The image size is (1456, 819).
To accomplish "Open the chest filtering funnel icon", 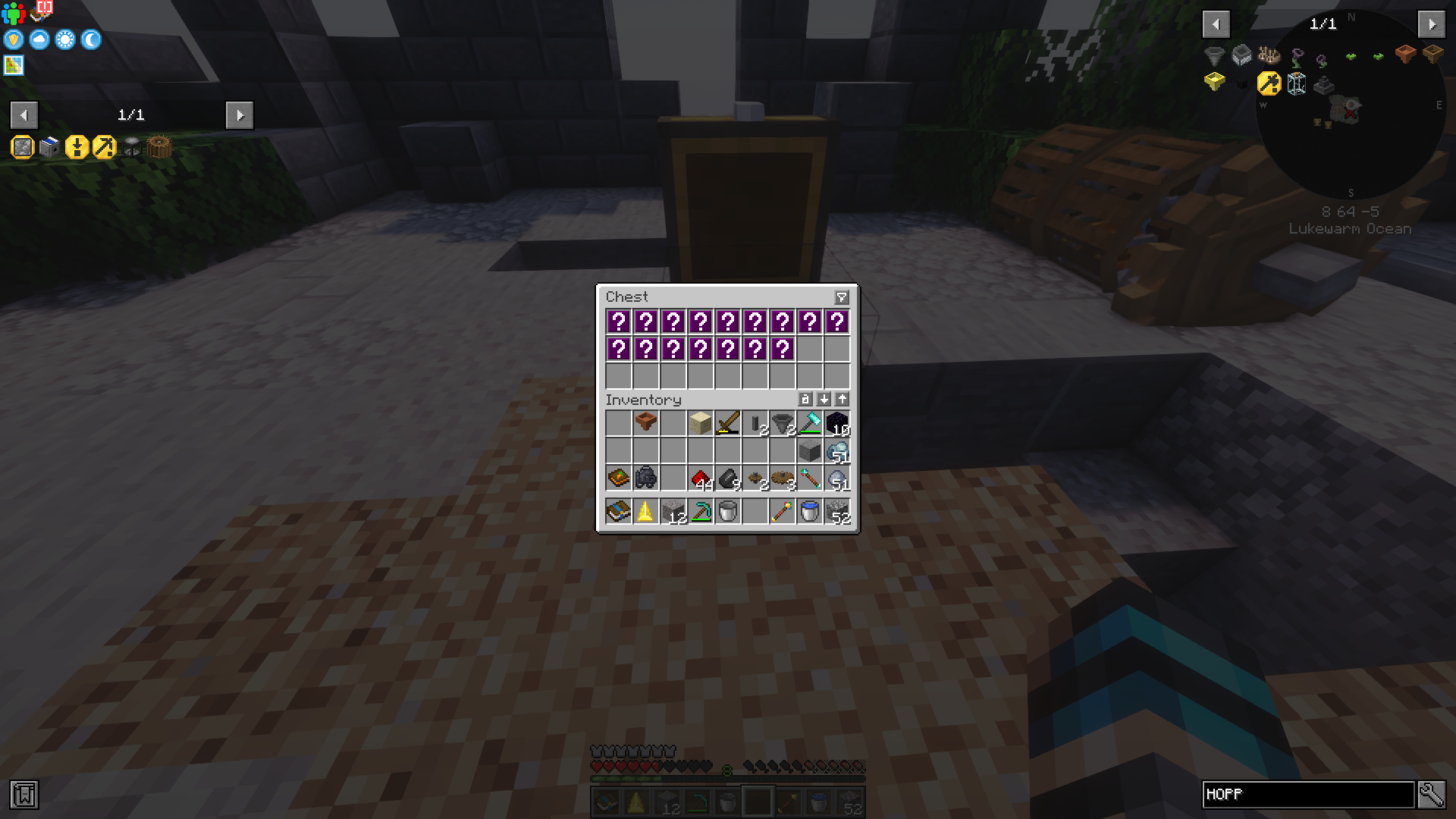I will (x=842, y=297).
